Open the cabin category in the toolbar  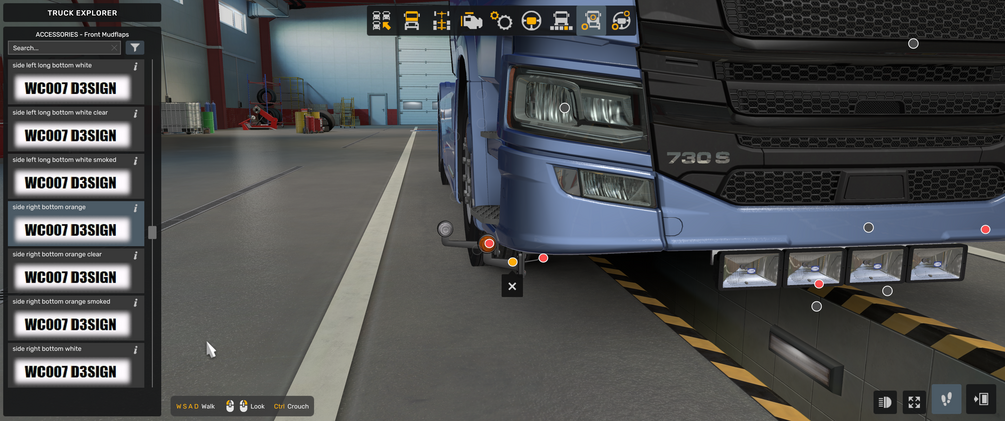[411, 21]
